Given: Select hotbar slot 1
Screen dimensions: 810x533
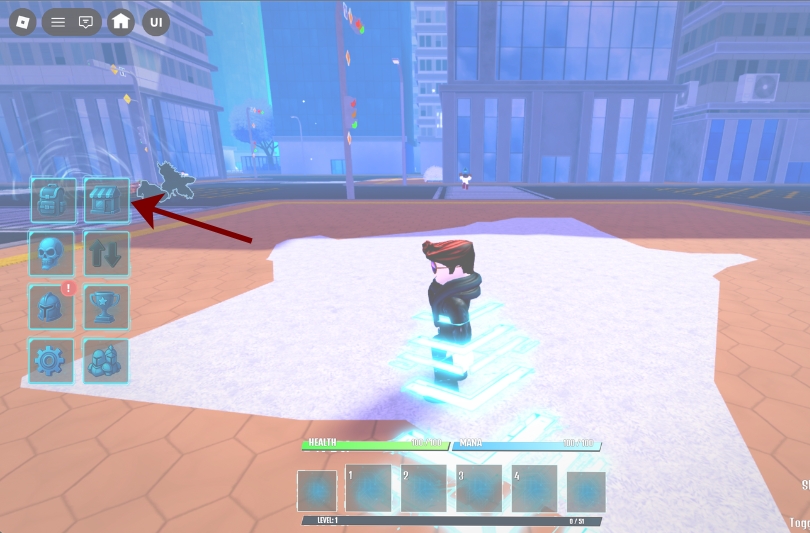Looking at the screenshot, I should 367,489.
